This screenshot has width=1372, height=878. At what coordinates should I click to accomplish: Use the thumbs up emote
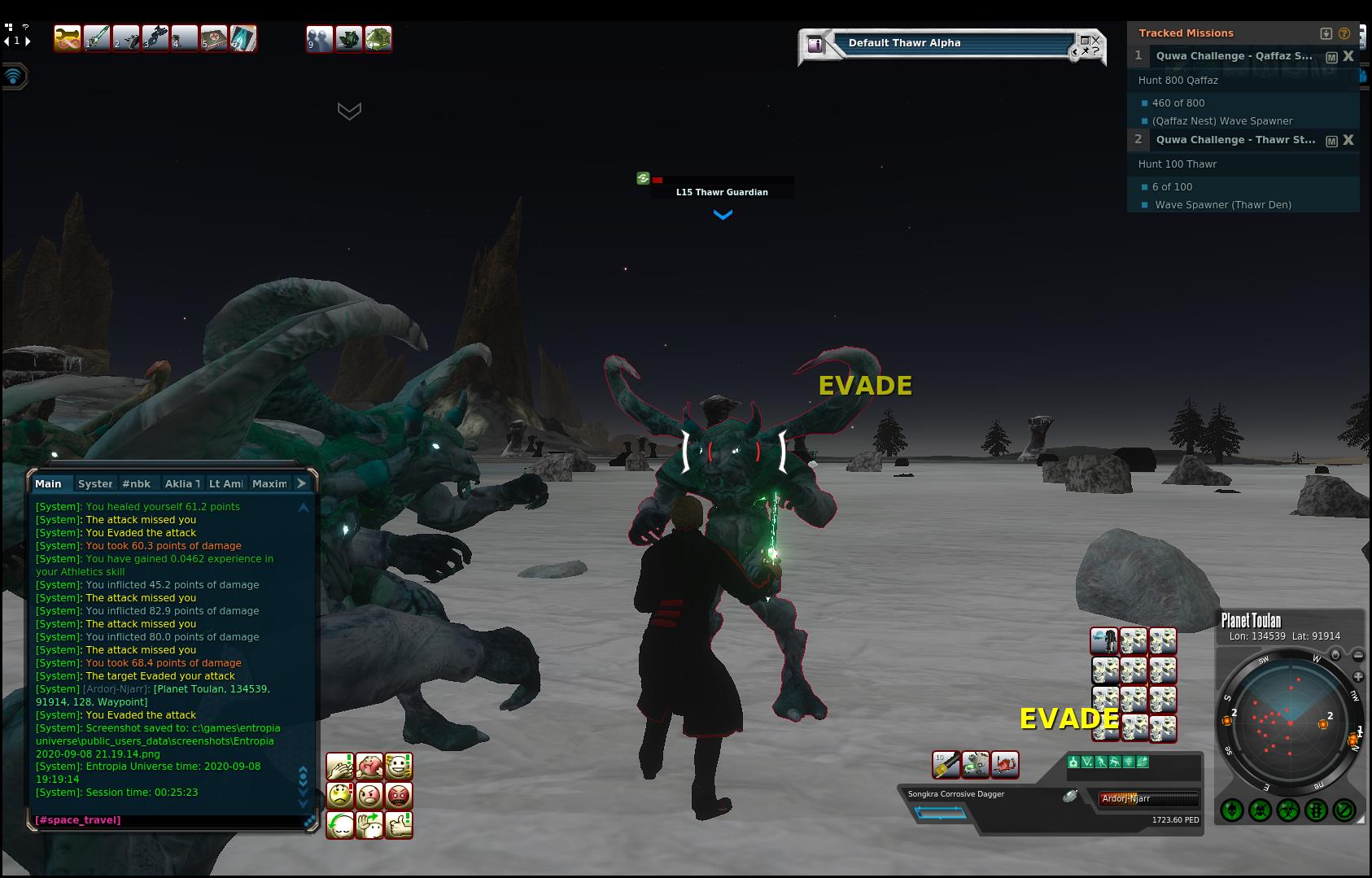click(x=399, y=824)
